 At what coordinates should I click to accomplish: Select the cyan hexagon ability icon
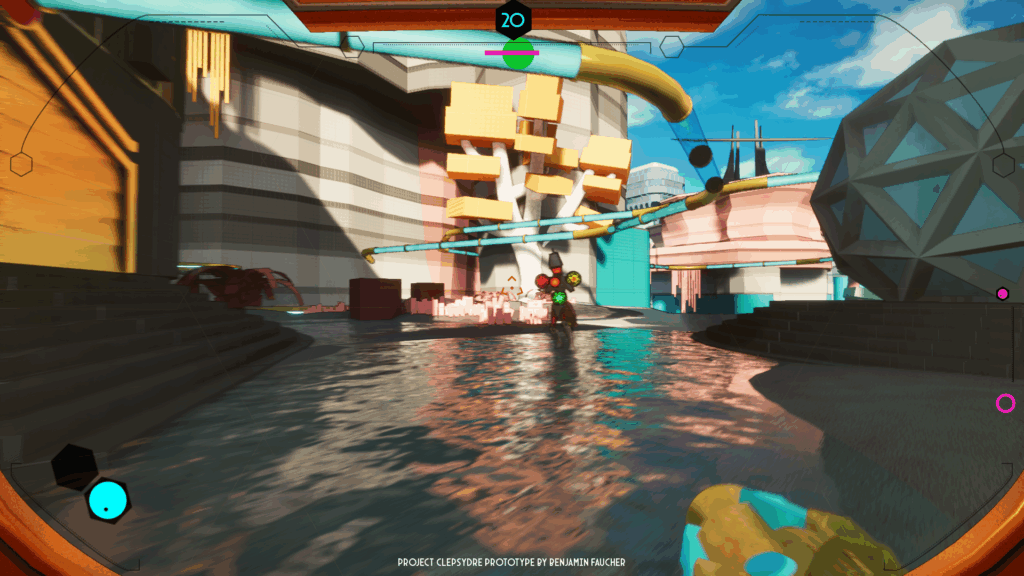[107, 500]
